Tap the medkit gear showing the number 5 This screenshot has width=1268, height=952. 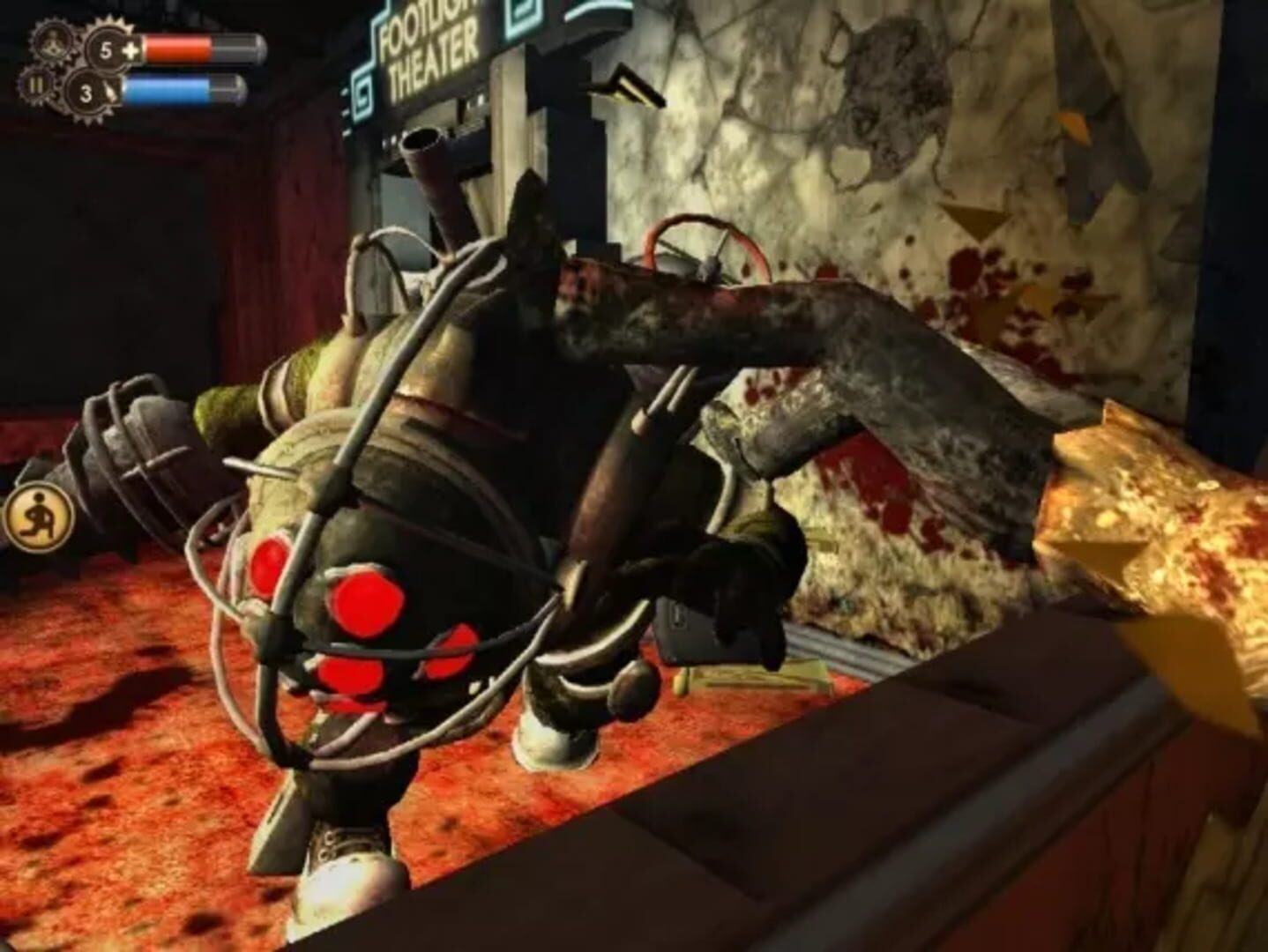click(106, 48)
